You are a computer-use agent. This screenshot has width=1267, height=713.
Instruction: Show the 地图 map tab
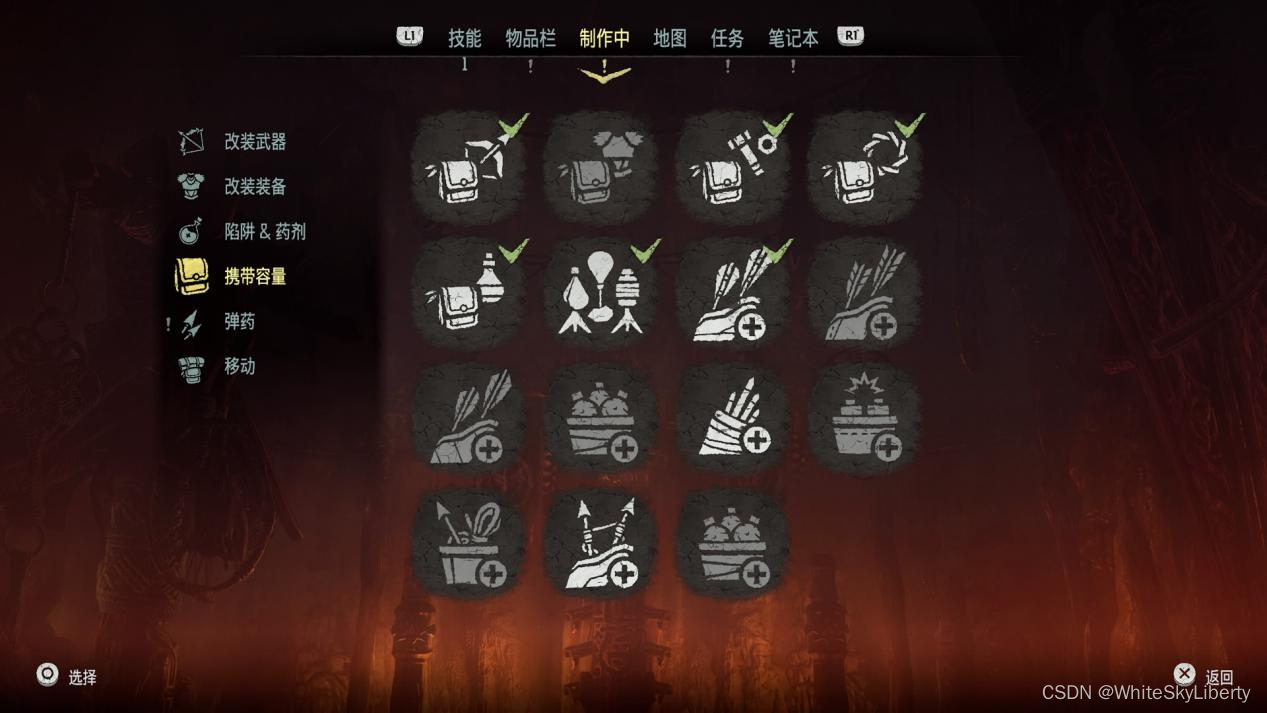pos(670,38)
